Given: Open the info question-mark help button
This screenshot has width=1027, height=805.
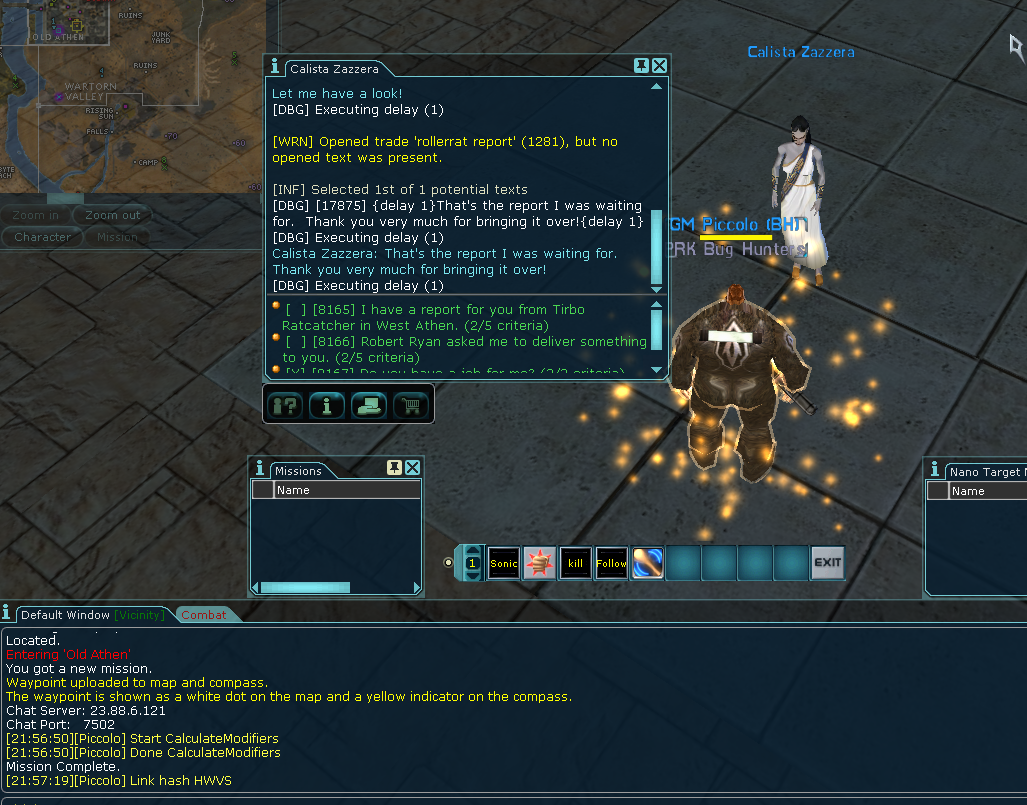Looking at the screenshot, I should coord(287,405).
